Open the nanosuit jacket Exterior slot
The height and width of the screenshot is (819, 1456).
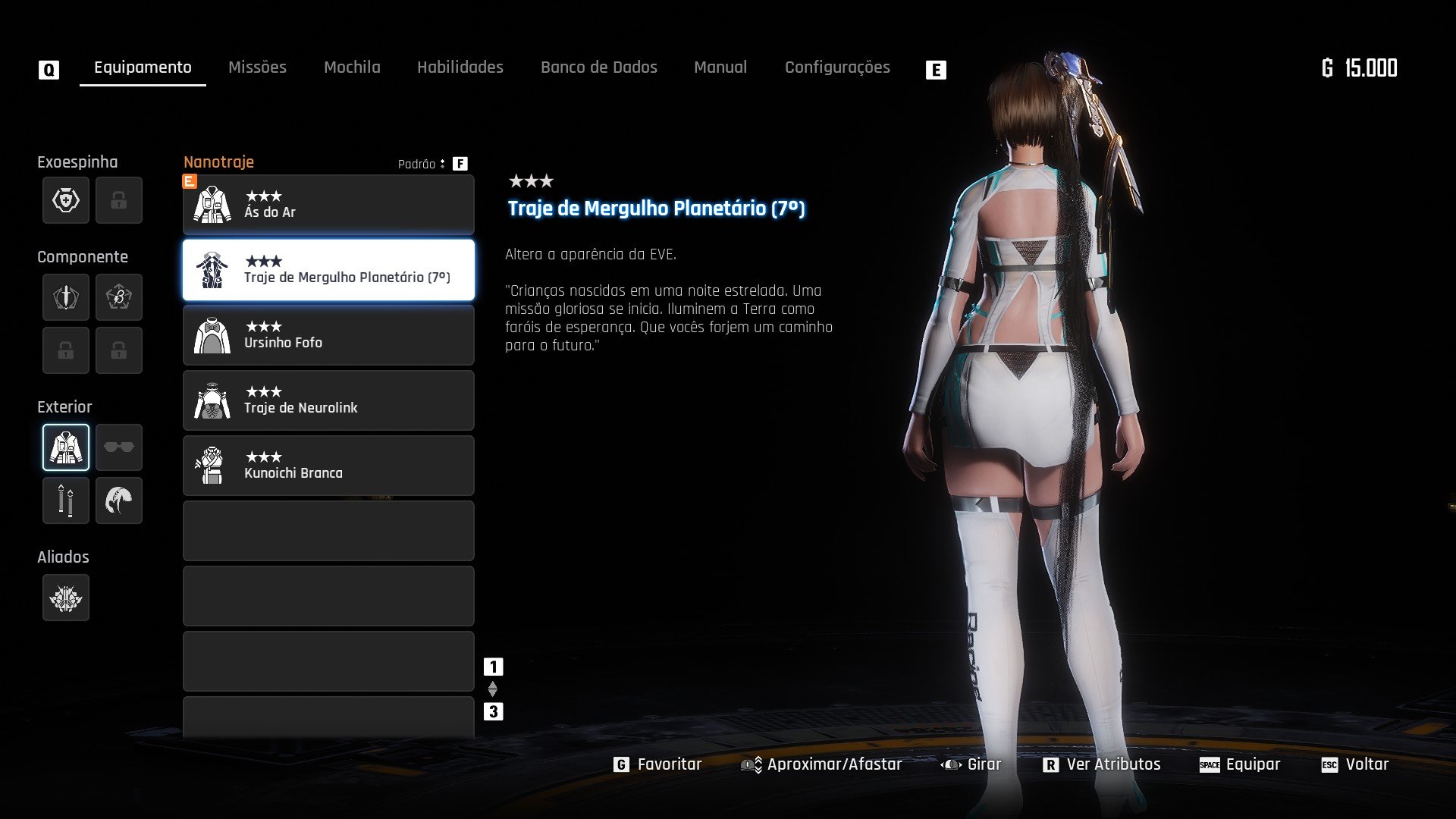click(x=66, y=447)
